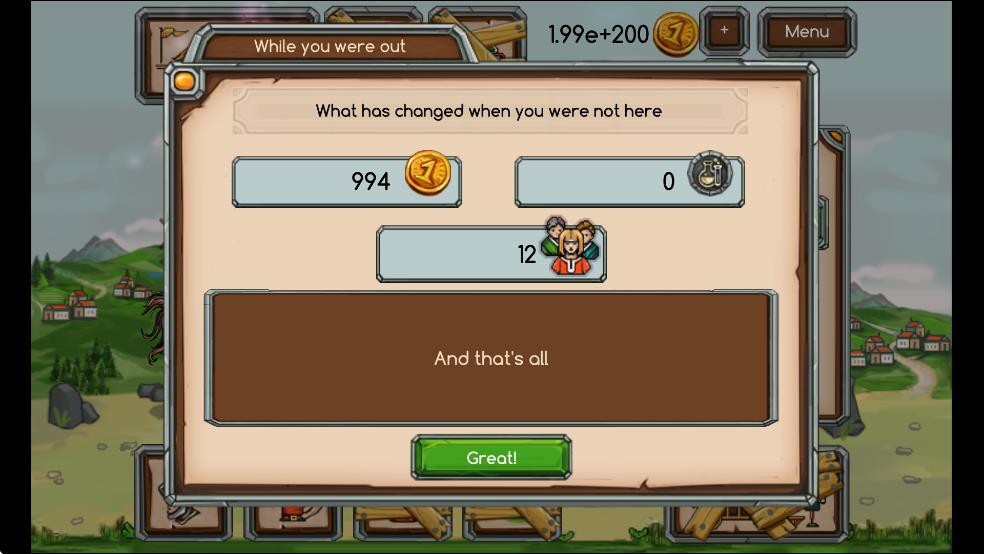Open the Menu button
The image size is (984, 554).
[806, 32]
